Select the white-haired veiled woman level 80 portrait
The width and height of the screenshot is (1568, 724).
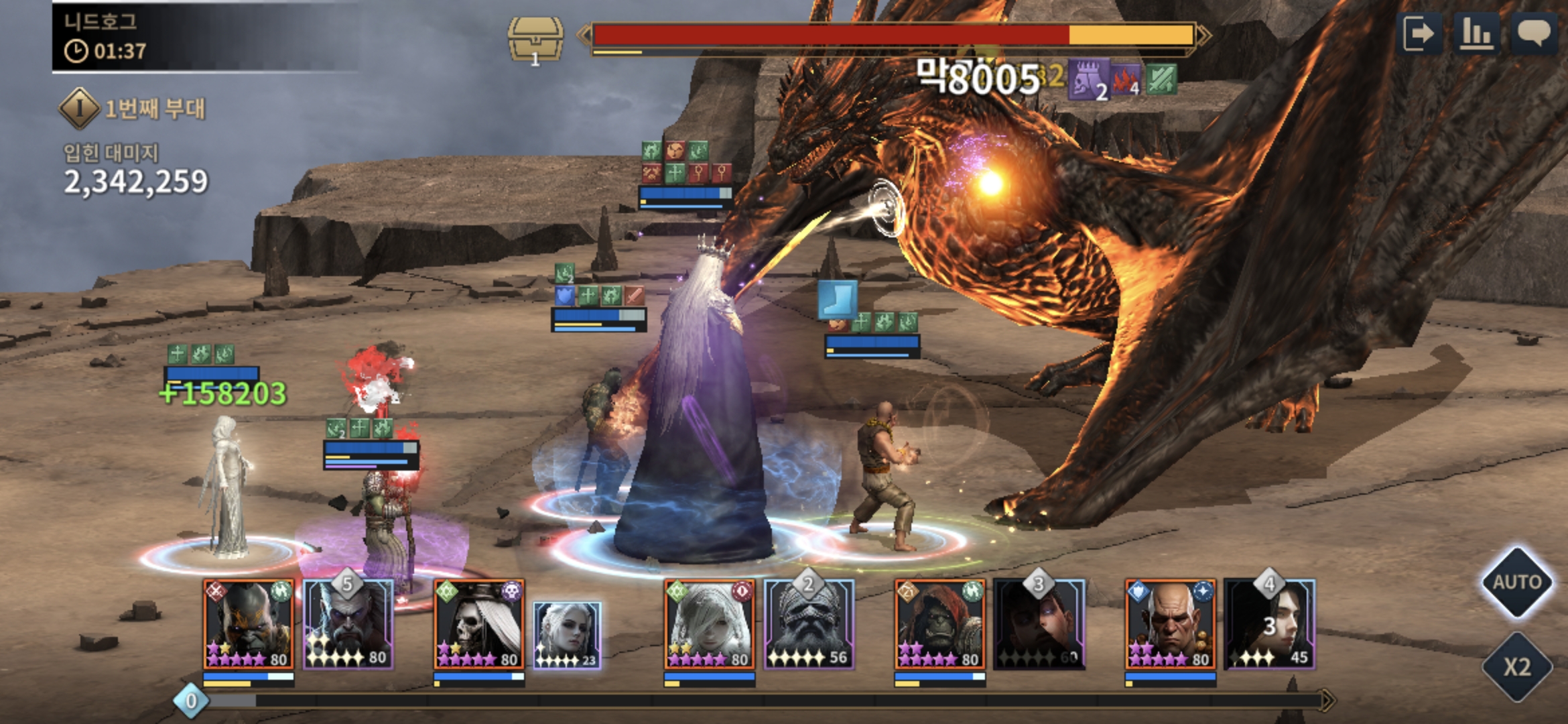pos(710,625)
